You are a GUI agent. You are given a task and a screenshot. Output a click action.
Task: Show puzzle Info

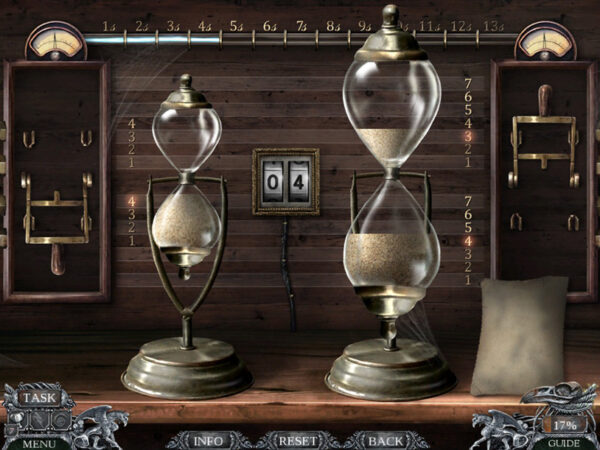tap(208, 440)
